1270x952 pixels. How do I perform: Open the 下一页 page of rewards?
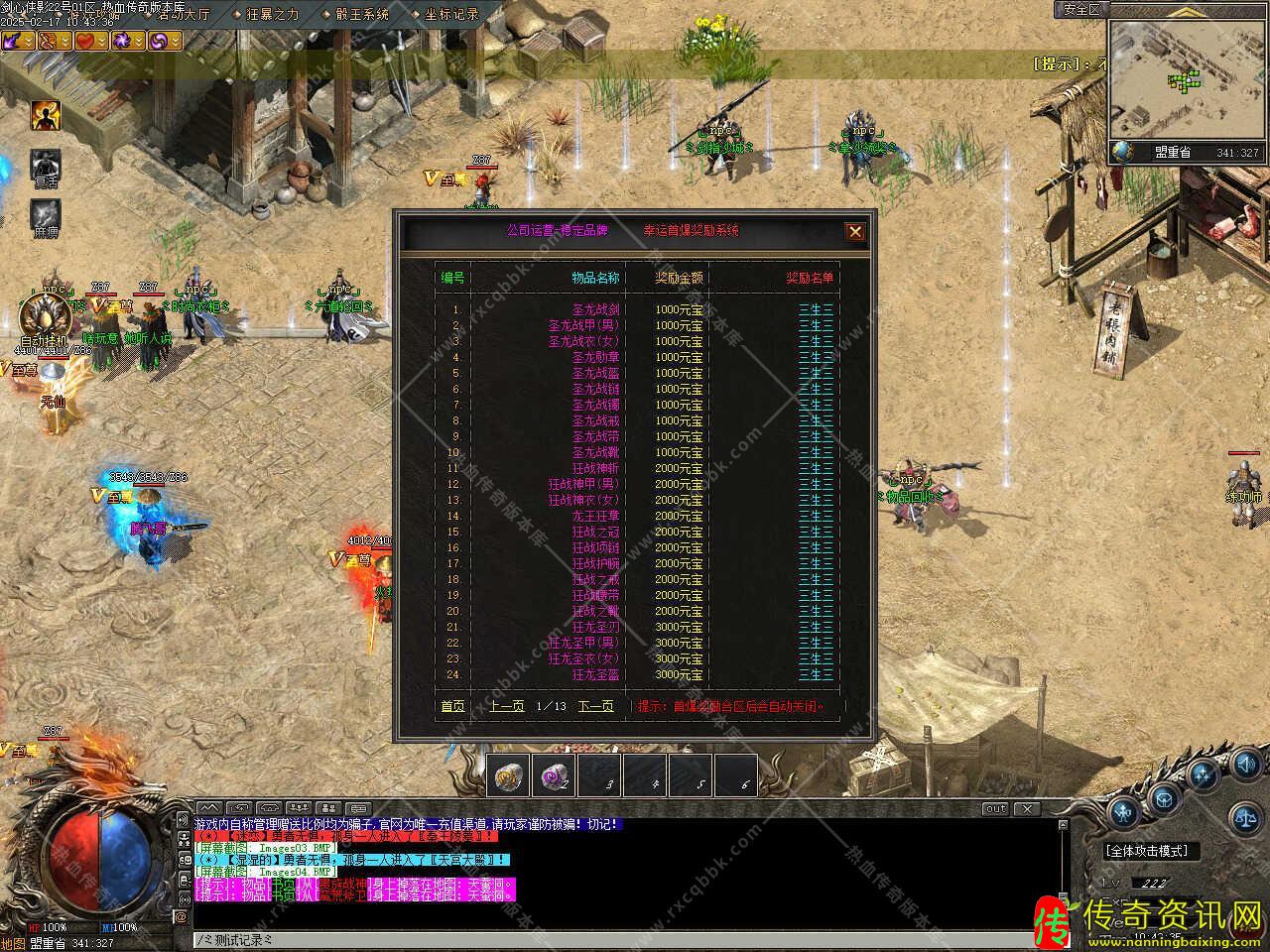point(595,706)
